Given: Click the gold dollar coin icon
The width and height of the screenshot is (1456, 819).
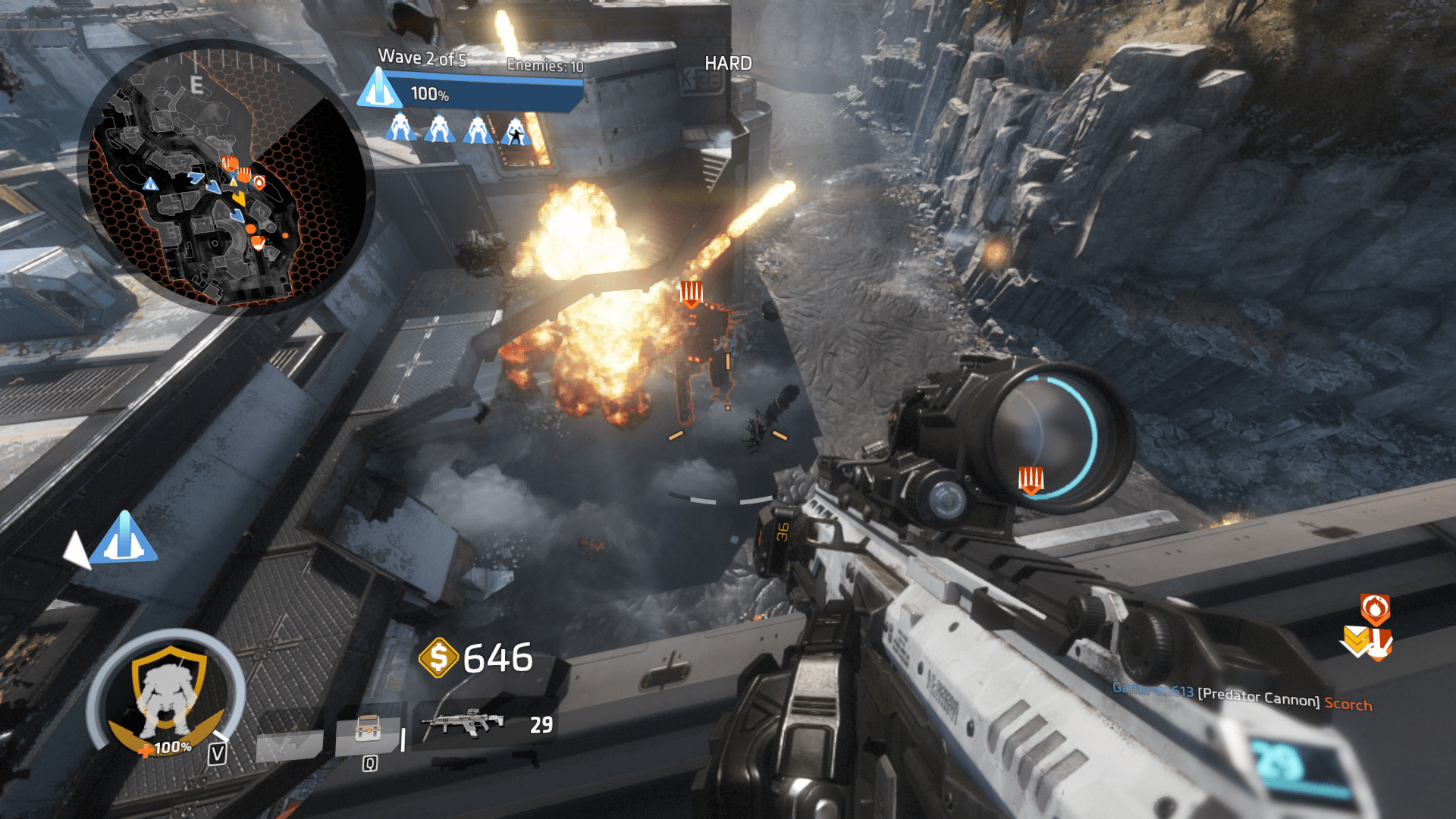Looking at the screenshot, I should tap(438, 657).
